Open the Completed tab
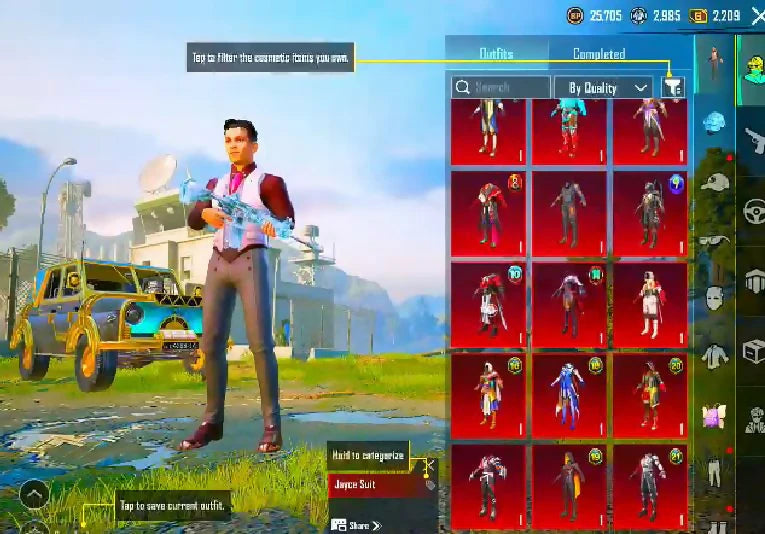Viewport: 765px width, 534px height. 599,54
